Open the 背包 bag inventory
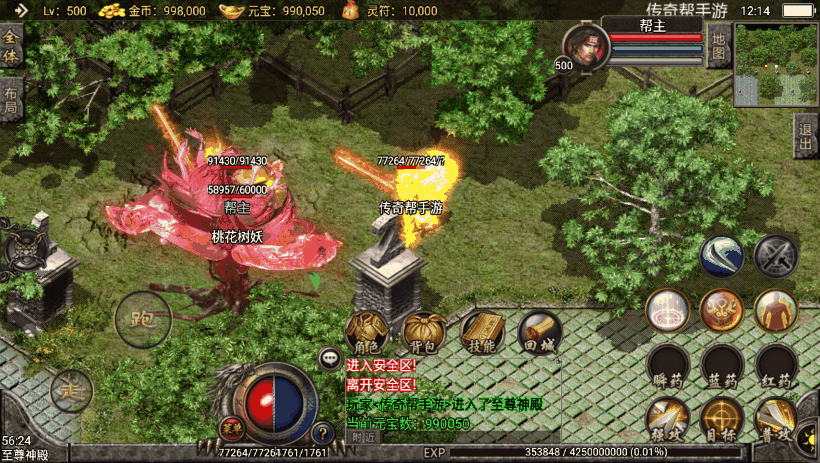820x463 pixels. pos(424,331)
